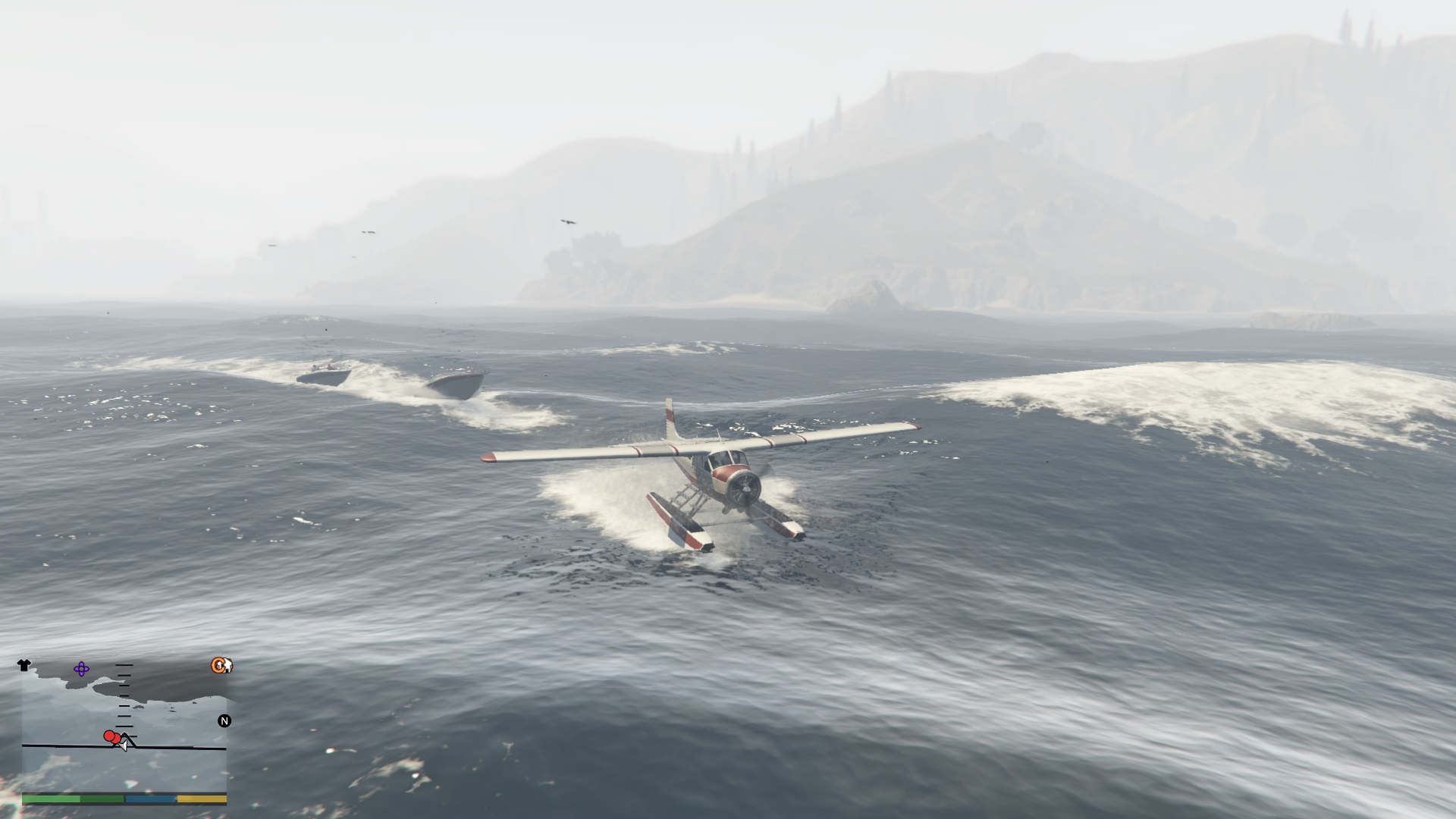Click the darker green bar segment
Image resolution: width=1456 pixels, height=819 pixels.
point(101,799)
